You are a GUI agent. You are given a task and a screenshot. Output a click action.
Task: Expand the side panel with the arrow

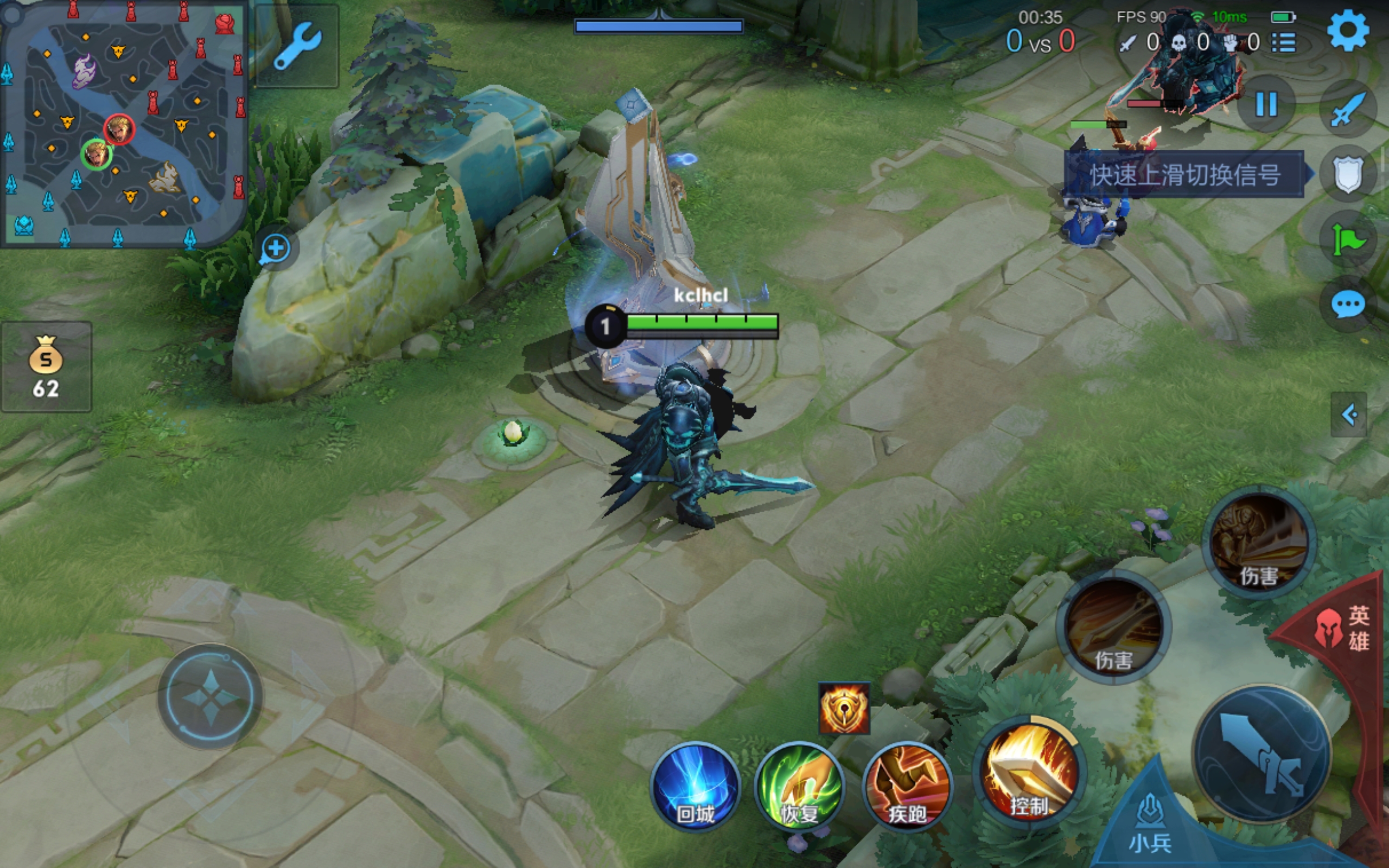1349,414
